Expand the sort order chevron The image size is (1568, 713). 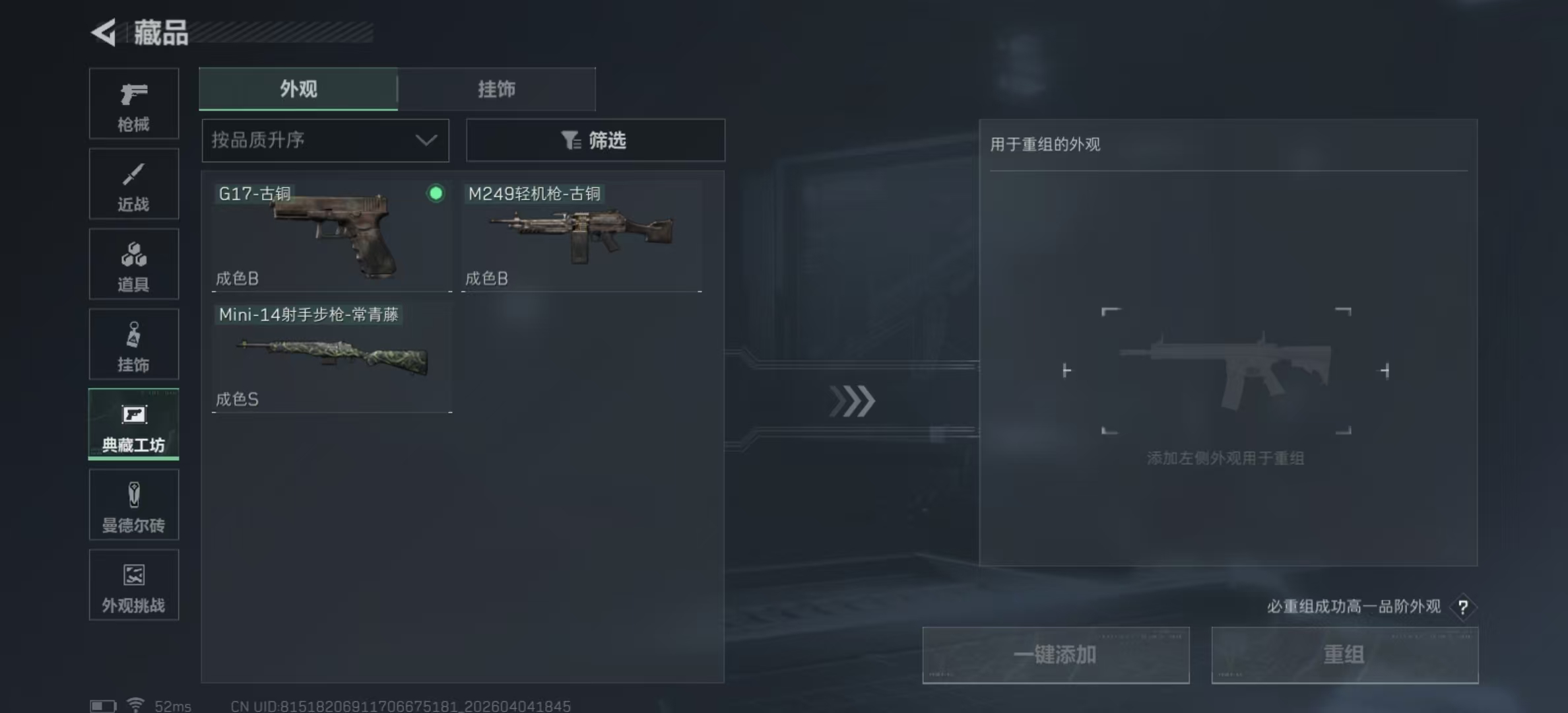[x=426, y=140]
